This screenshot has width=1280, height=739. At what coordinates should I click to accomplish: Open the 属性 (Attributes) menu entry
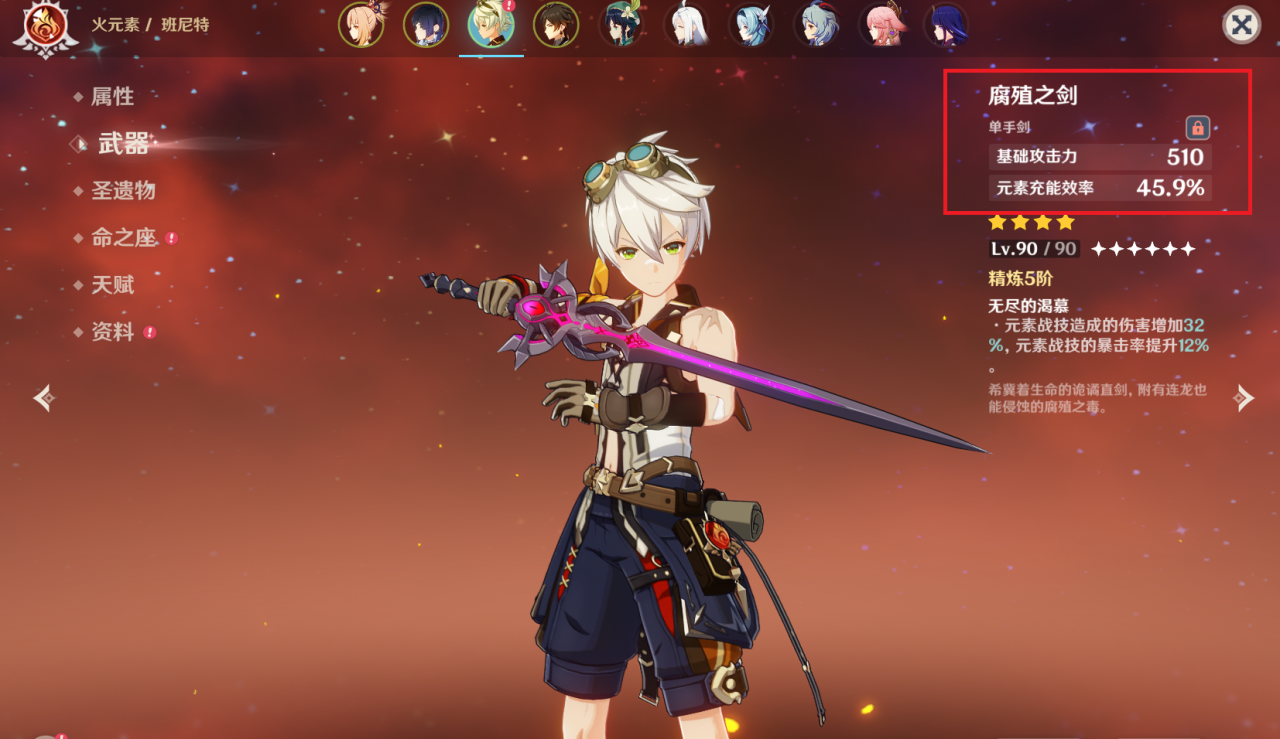click(x=112, y=97)
